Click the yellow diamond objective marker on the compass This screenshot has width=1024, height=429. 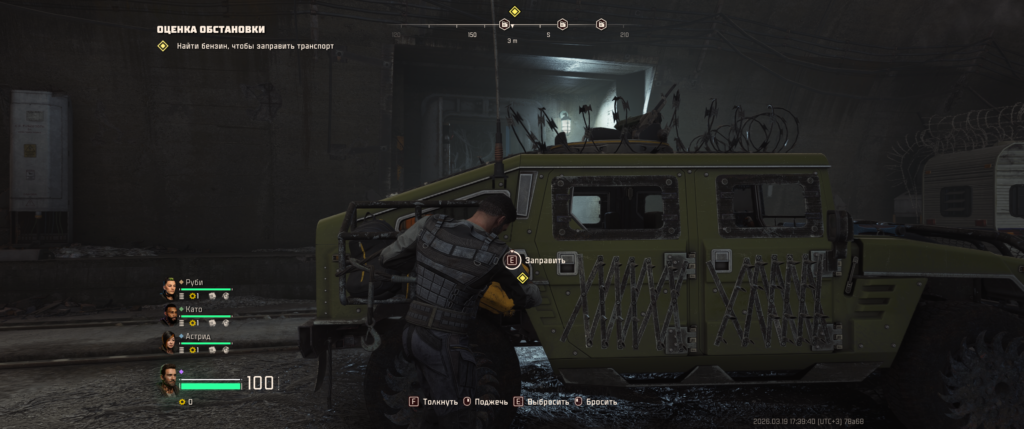(x=514, y=12)
